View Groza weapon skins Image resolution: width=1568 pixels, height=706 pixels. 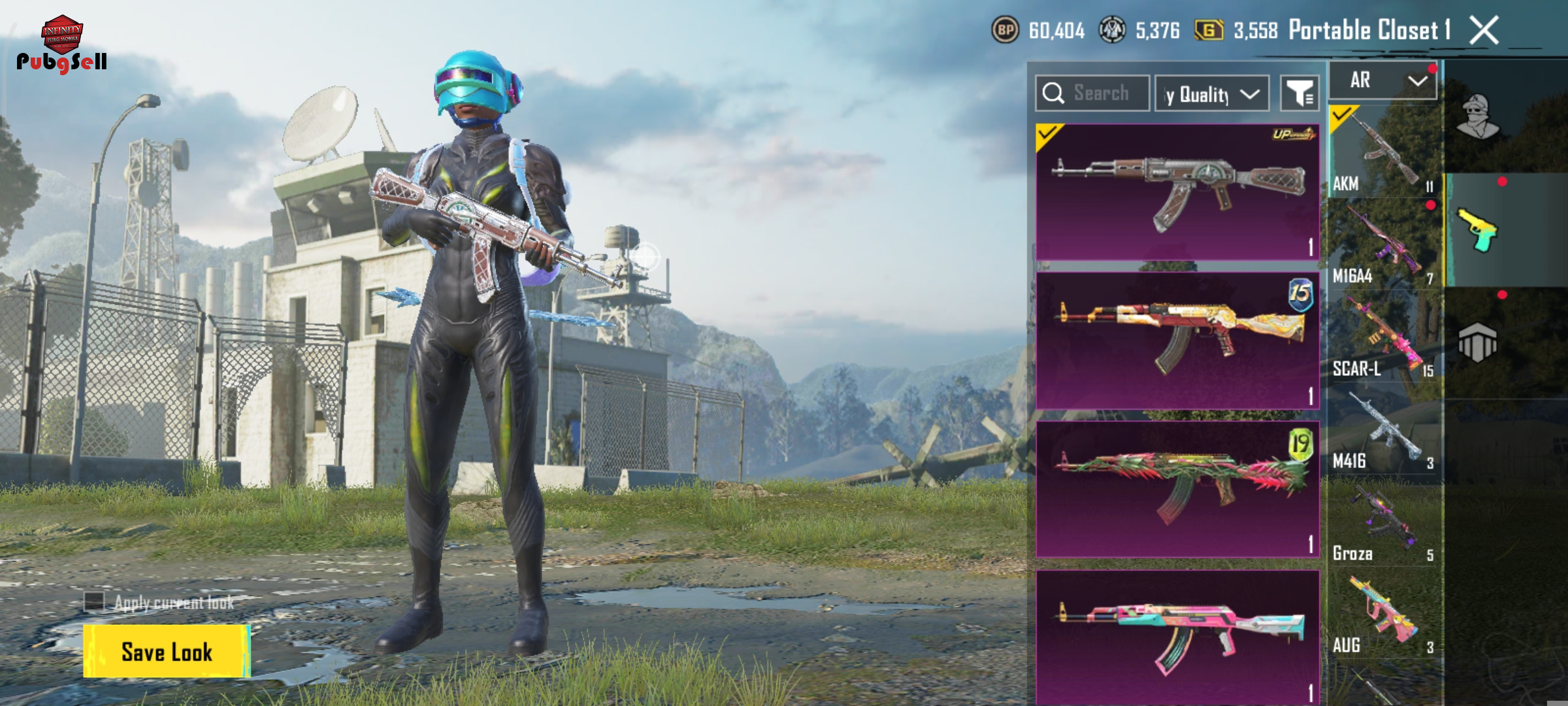tap(1384, 522)
